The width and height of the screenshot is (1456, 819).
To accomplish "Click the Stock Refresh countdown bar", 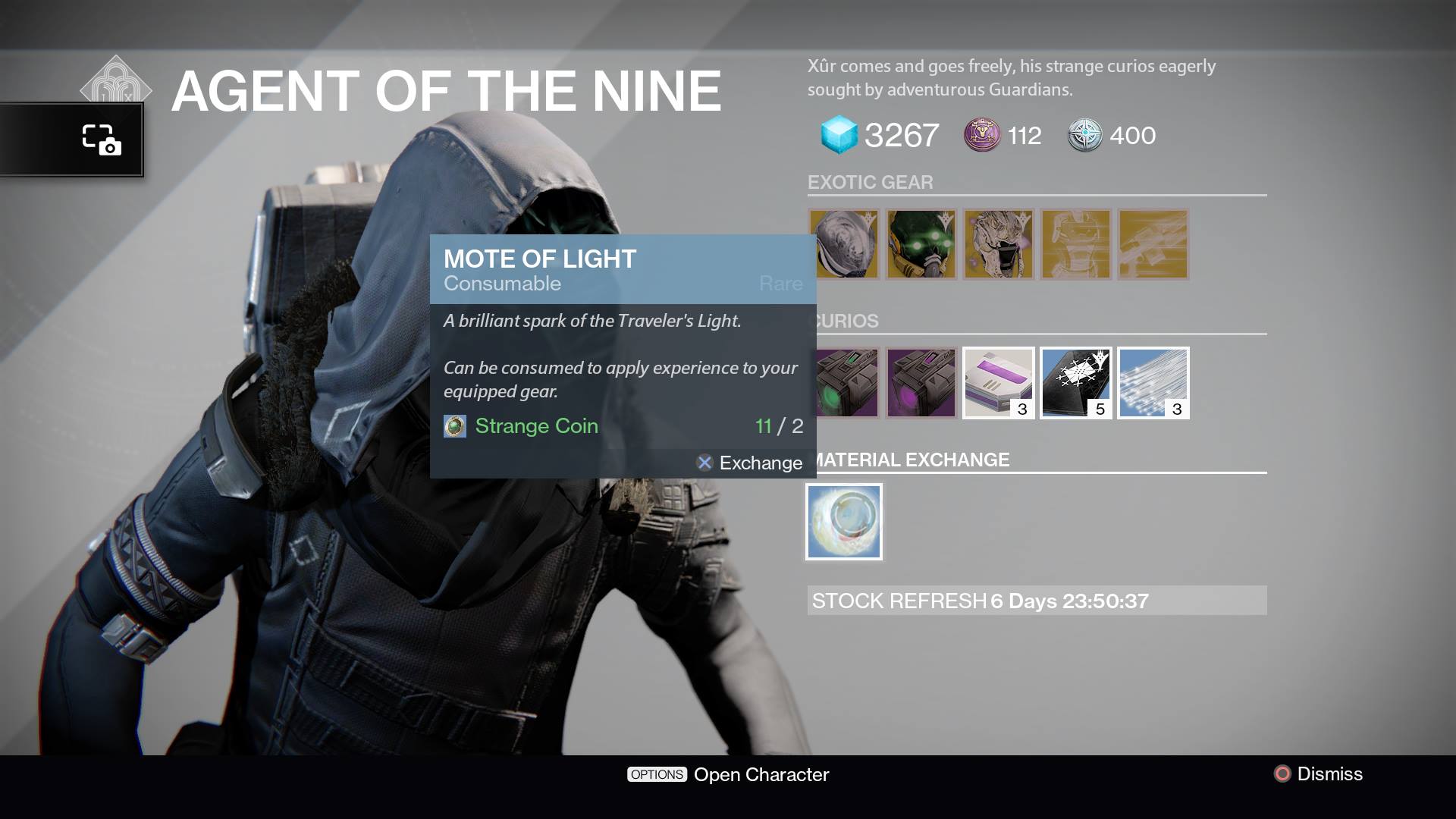I will (x=1039, y=601).
